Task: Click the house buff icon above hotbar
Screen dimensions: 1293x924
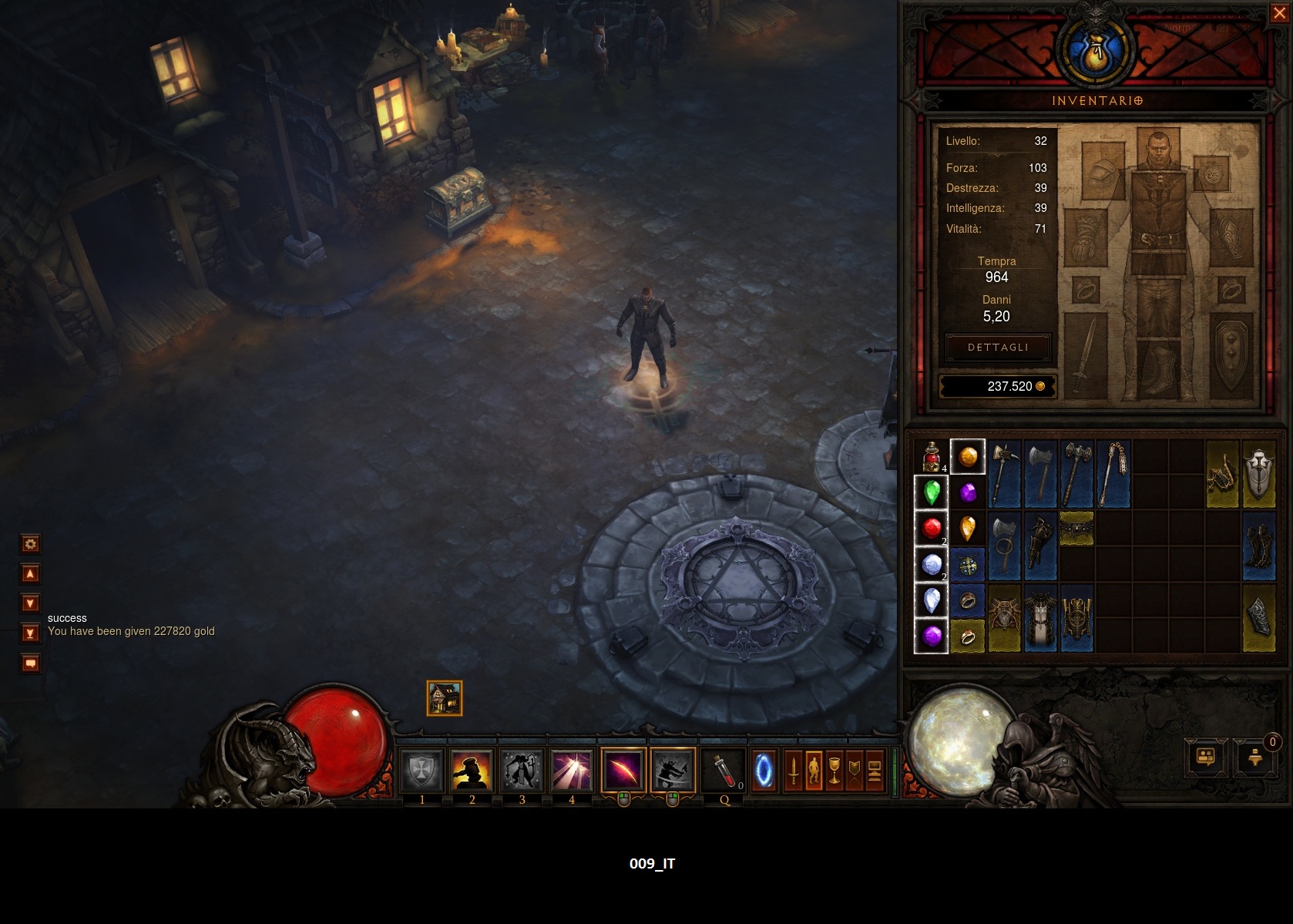Action: click(445, 698)
